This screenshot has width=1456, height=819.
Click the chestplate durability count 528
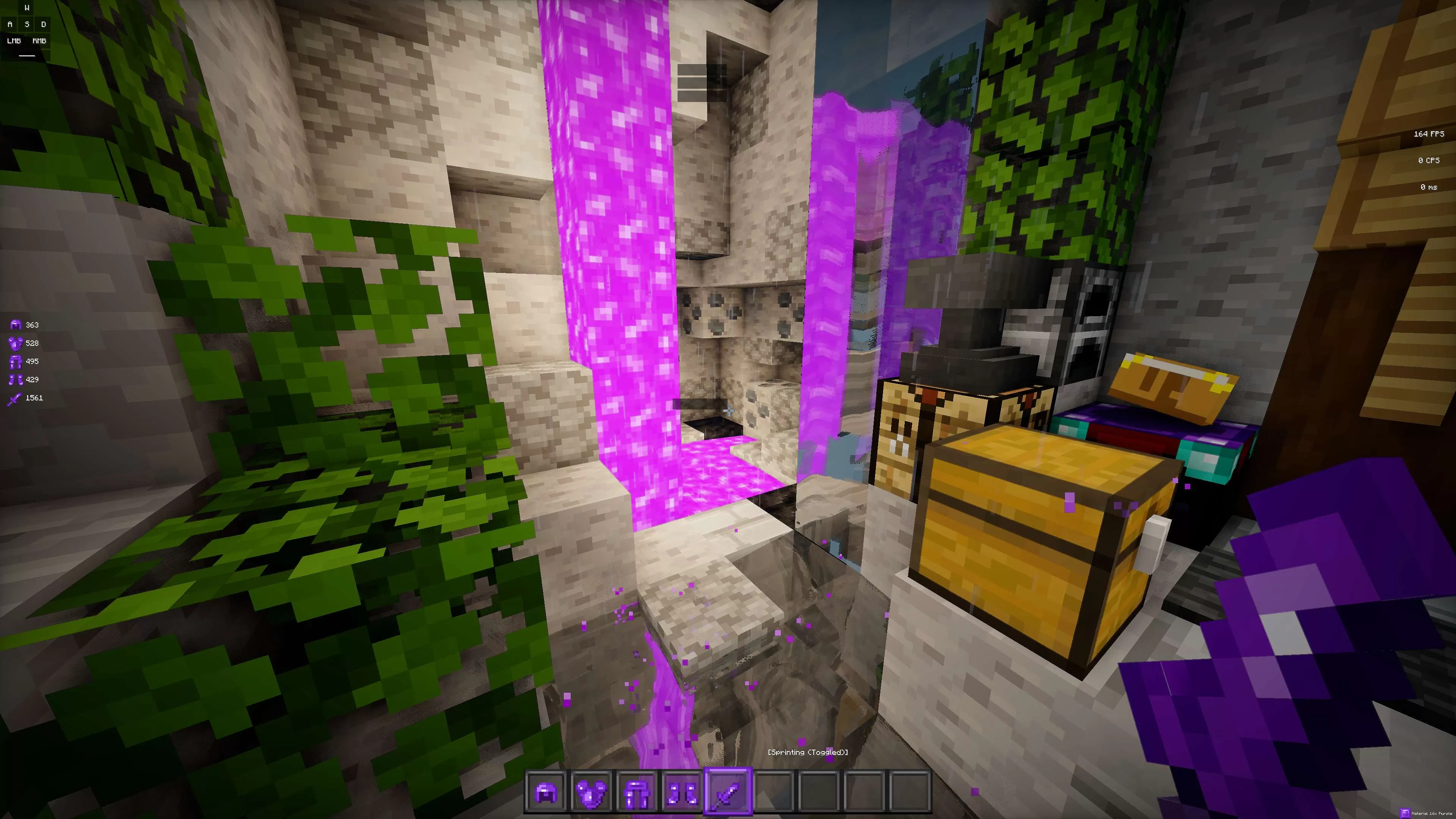32,343
